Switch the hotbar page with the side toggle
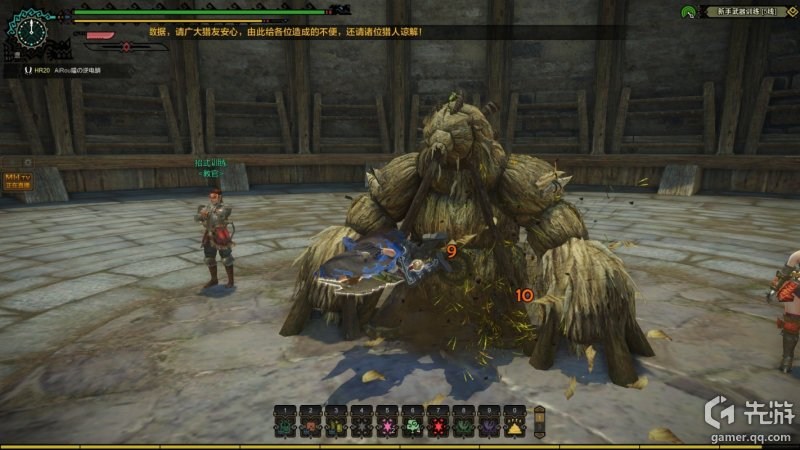800x450 pixels. pyautogui.click(x=540, y=419)
